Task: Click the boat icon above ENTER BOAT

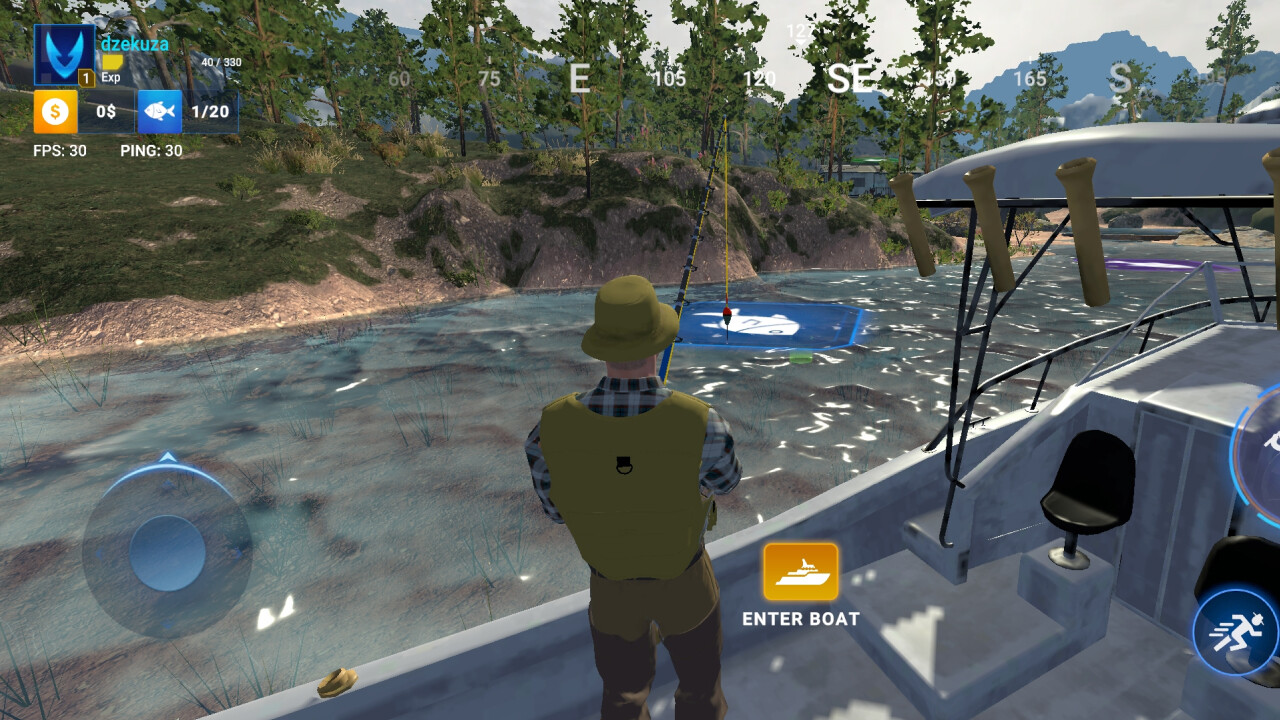Action: (x=799, y=574)
